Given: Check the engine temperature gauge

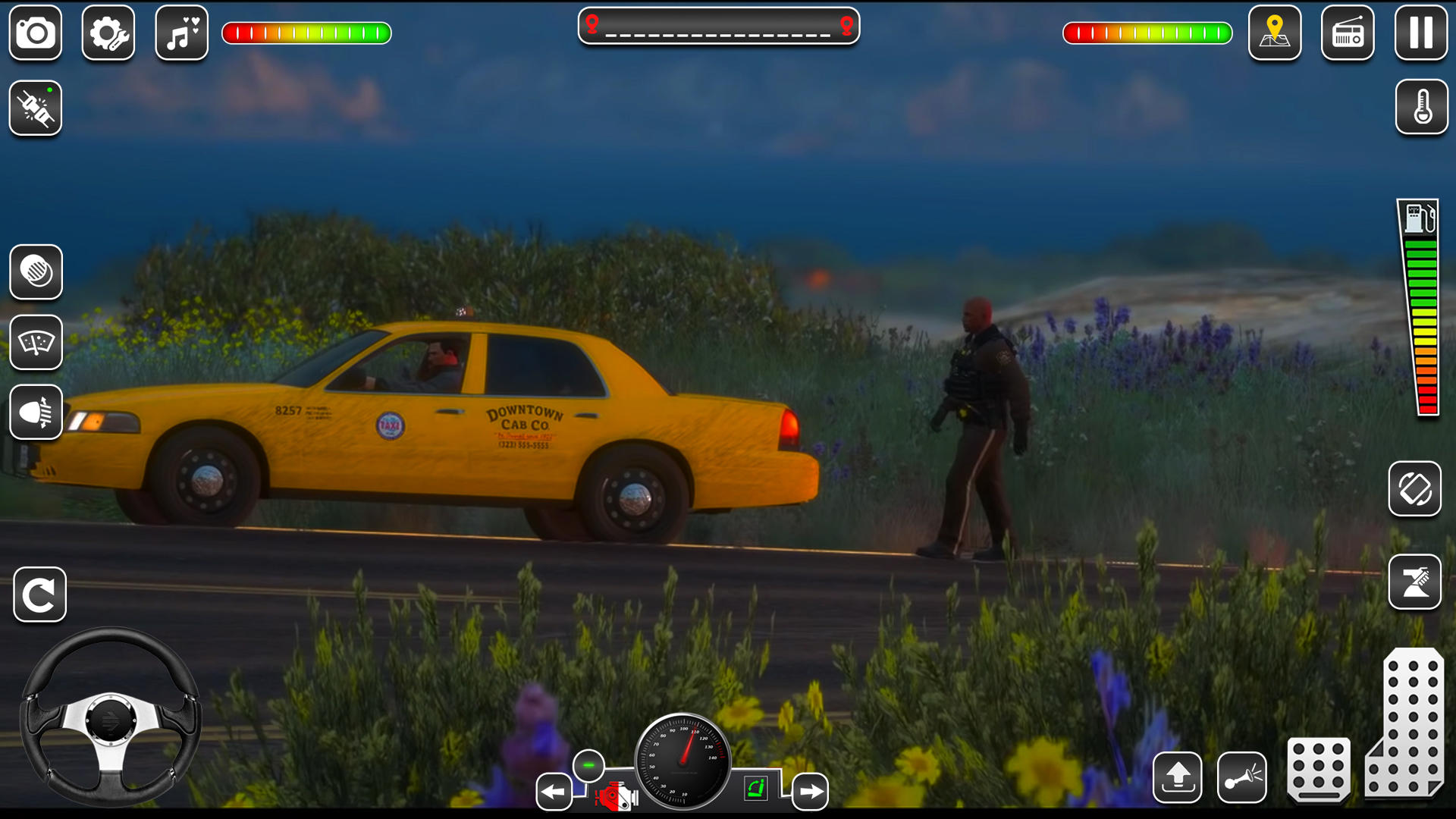Looking at the screenshot, I should click(x=1421, y=108).
